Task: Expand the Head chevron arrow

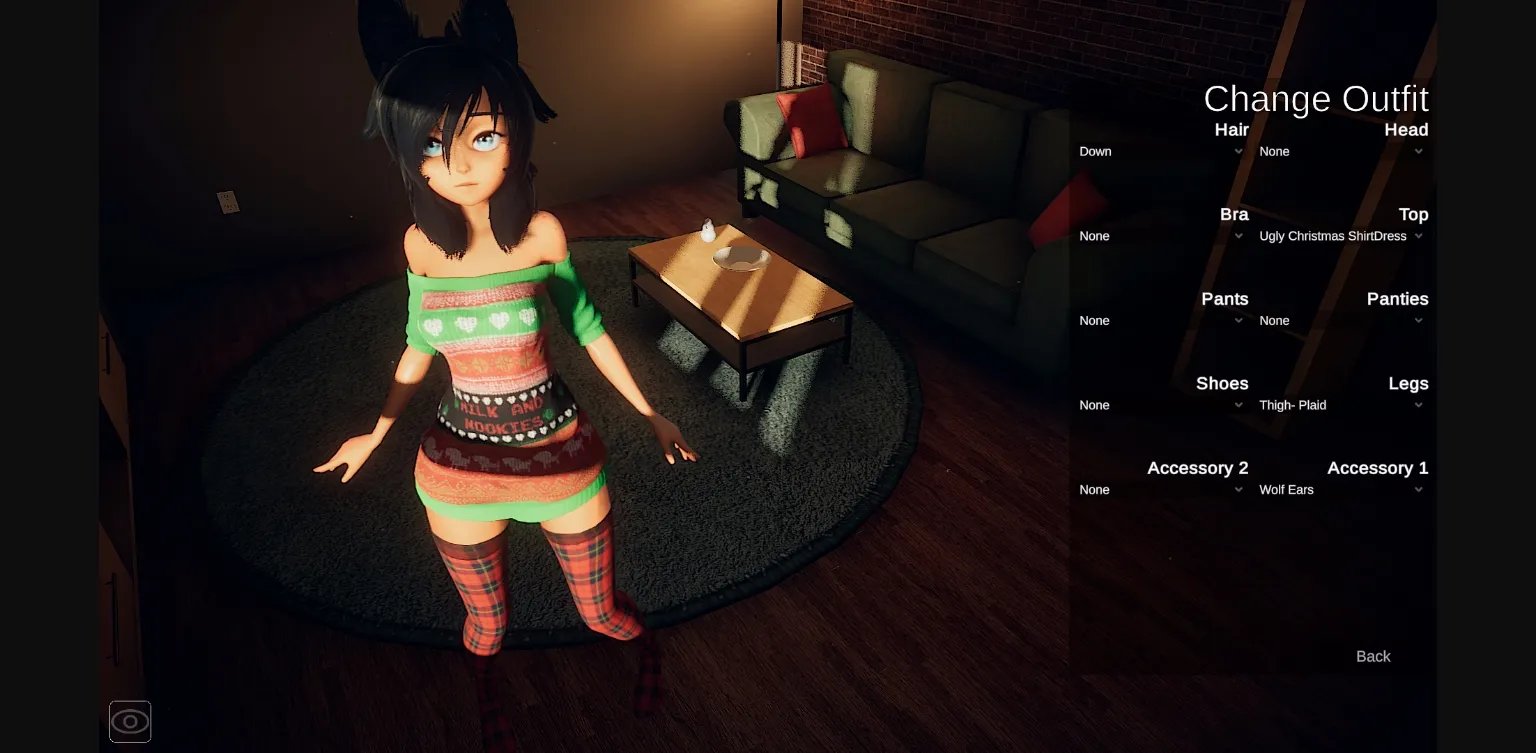Action: tap(1418, 151)
